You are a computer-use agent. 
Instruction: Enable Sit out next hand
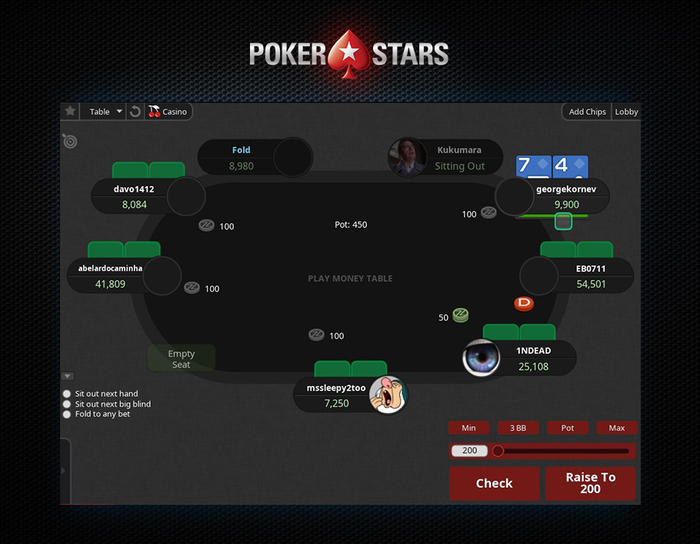67,394
